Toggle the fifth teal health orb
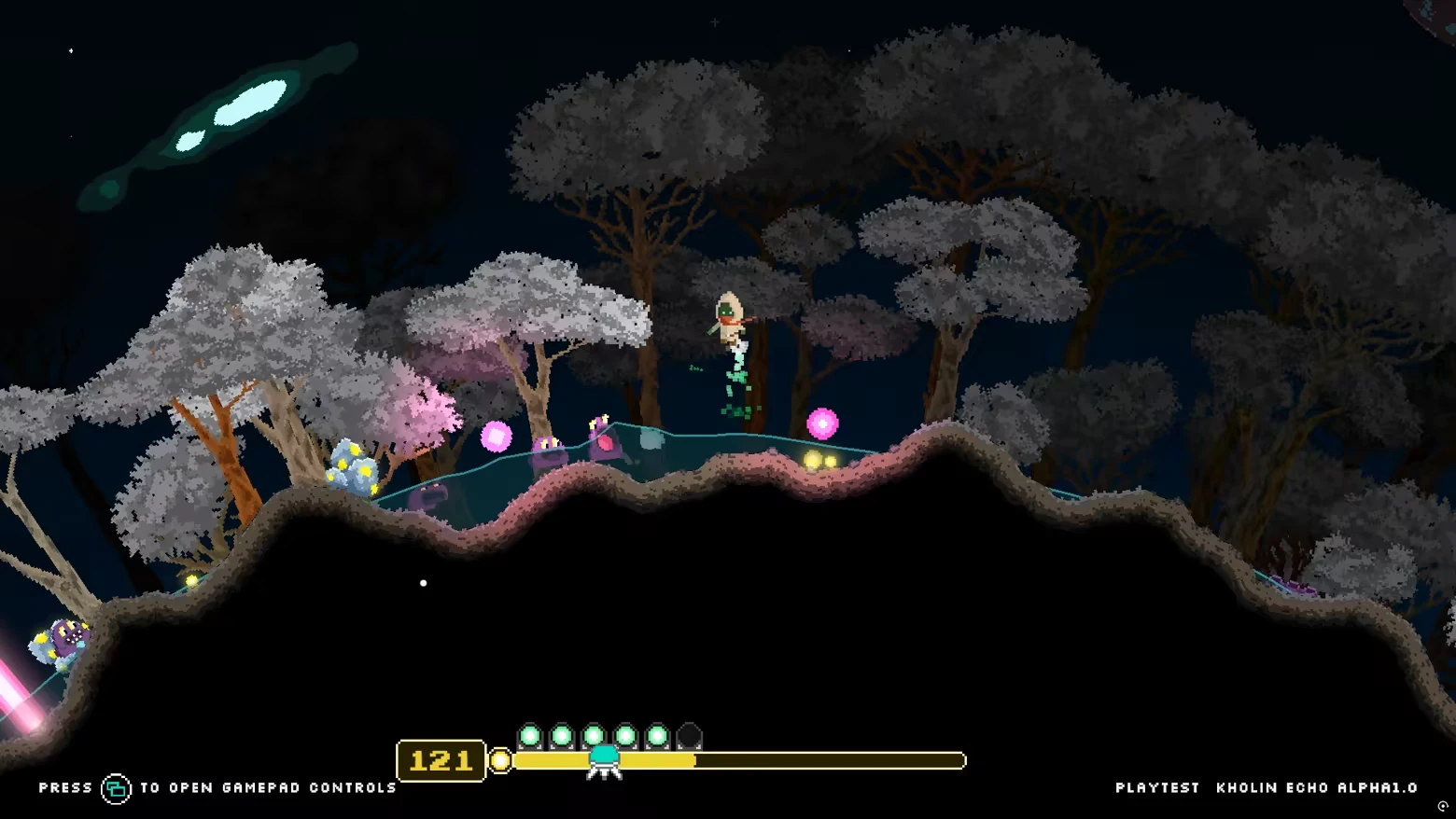The height and width of the screenshot is (819, 1456). pyautogui.click(x=658, y=734)
